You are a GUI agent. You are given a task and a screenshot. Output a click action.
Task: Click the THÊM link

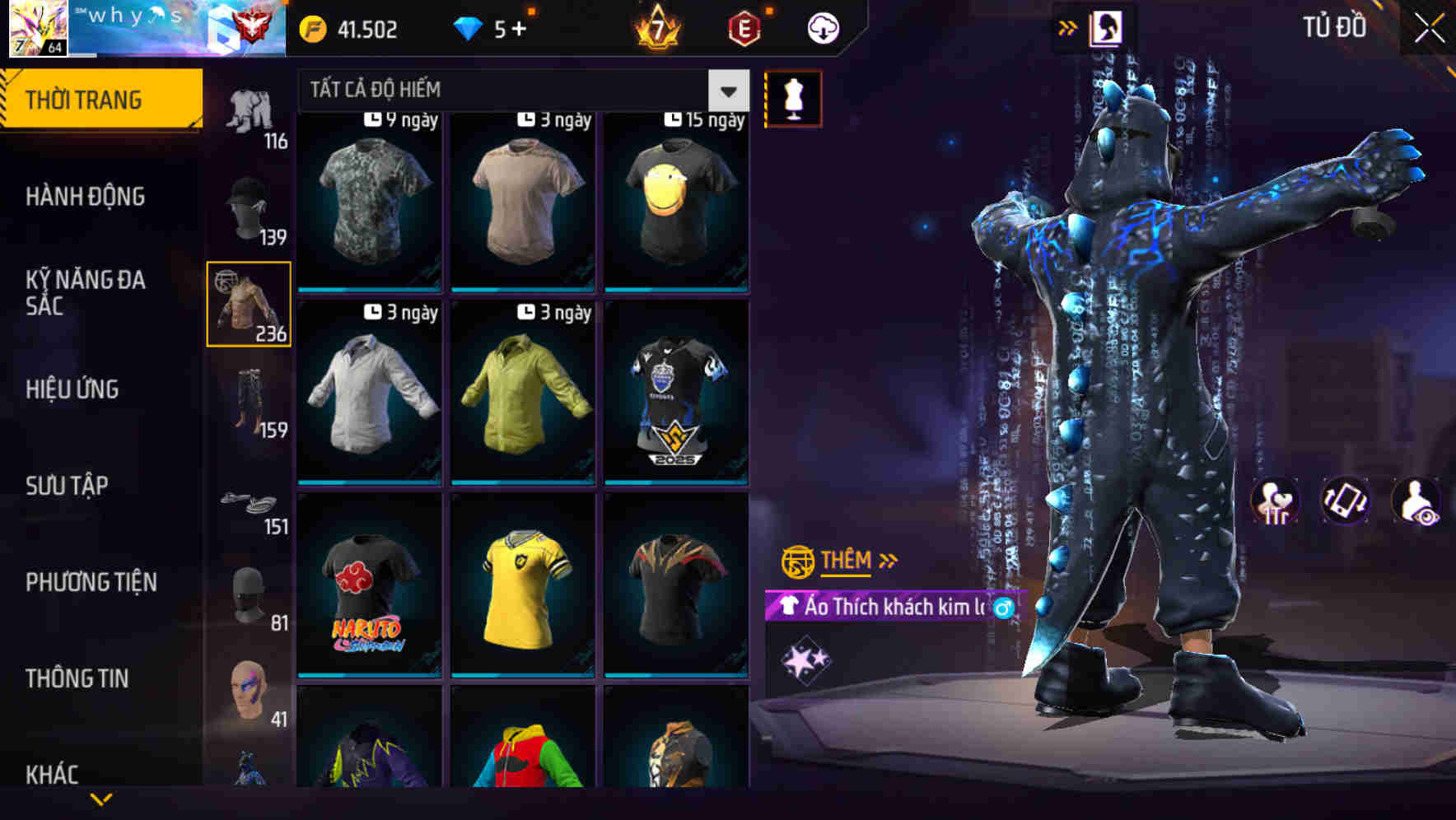847,561
